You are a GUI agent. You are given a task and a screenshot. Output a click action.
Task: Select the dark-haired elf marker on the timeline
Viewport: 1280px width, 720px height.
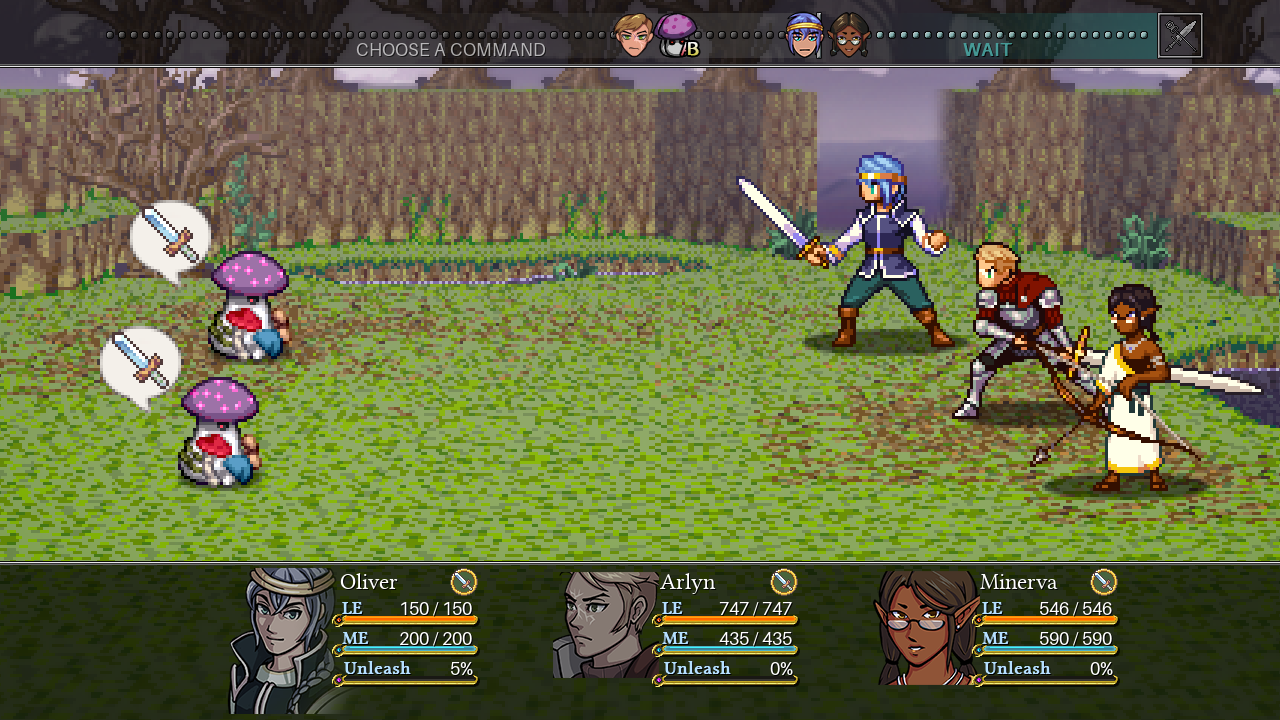[848, 36]
